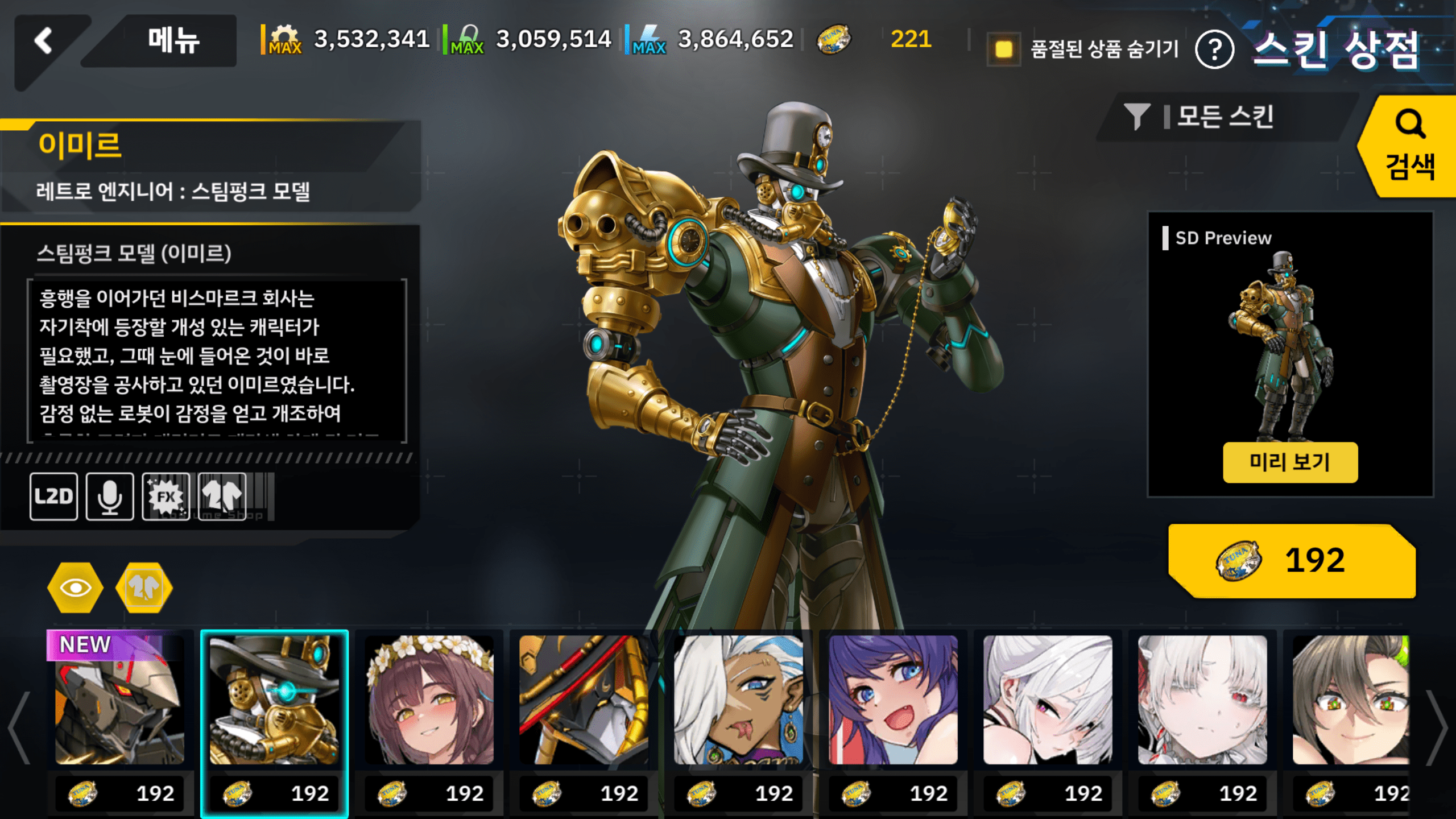Go back with the arrow button

(x=44, y=42)
